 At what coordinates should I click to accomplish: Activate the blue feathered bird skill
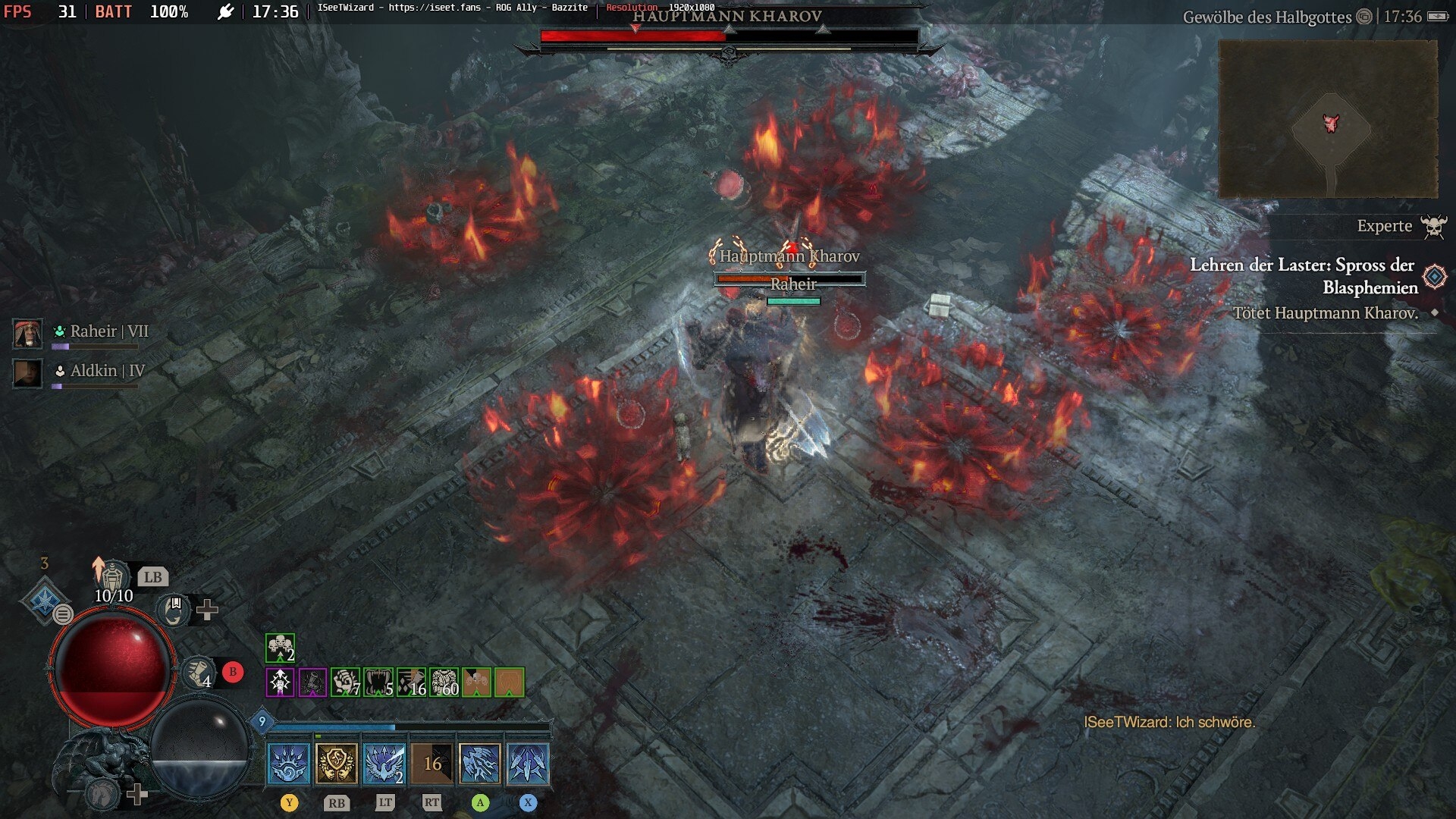[x=480, y=763]
